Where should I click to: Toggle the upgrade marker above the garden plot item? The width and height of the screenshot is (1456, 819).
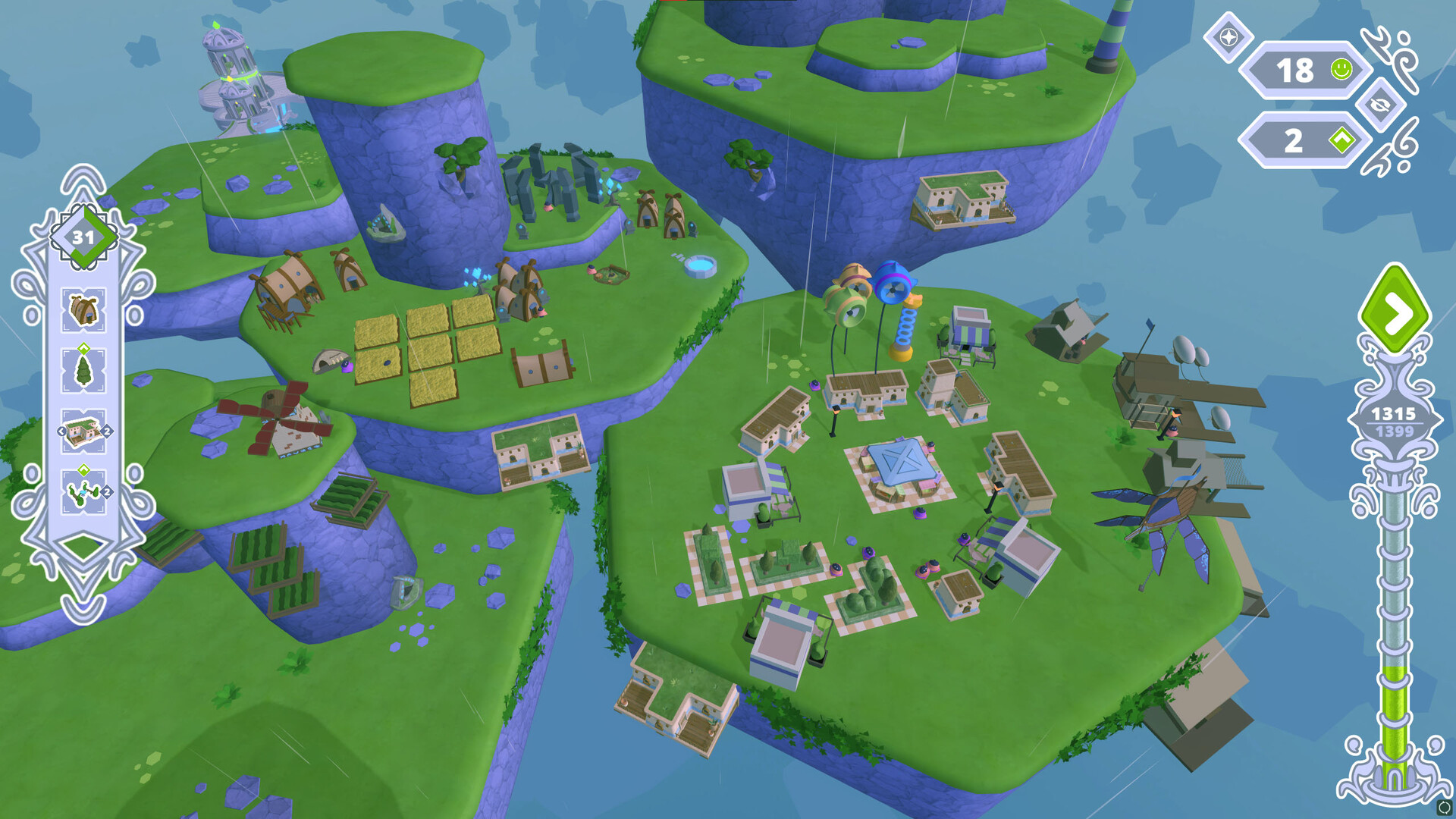coord(83,469)
